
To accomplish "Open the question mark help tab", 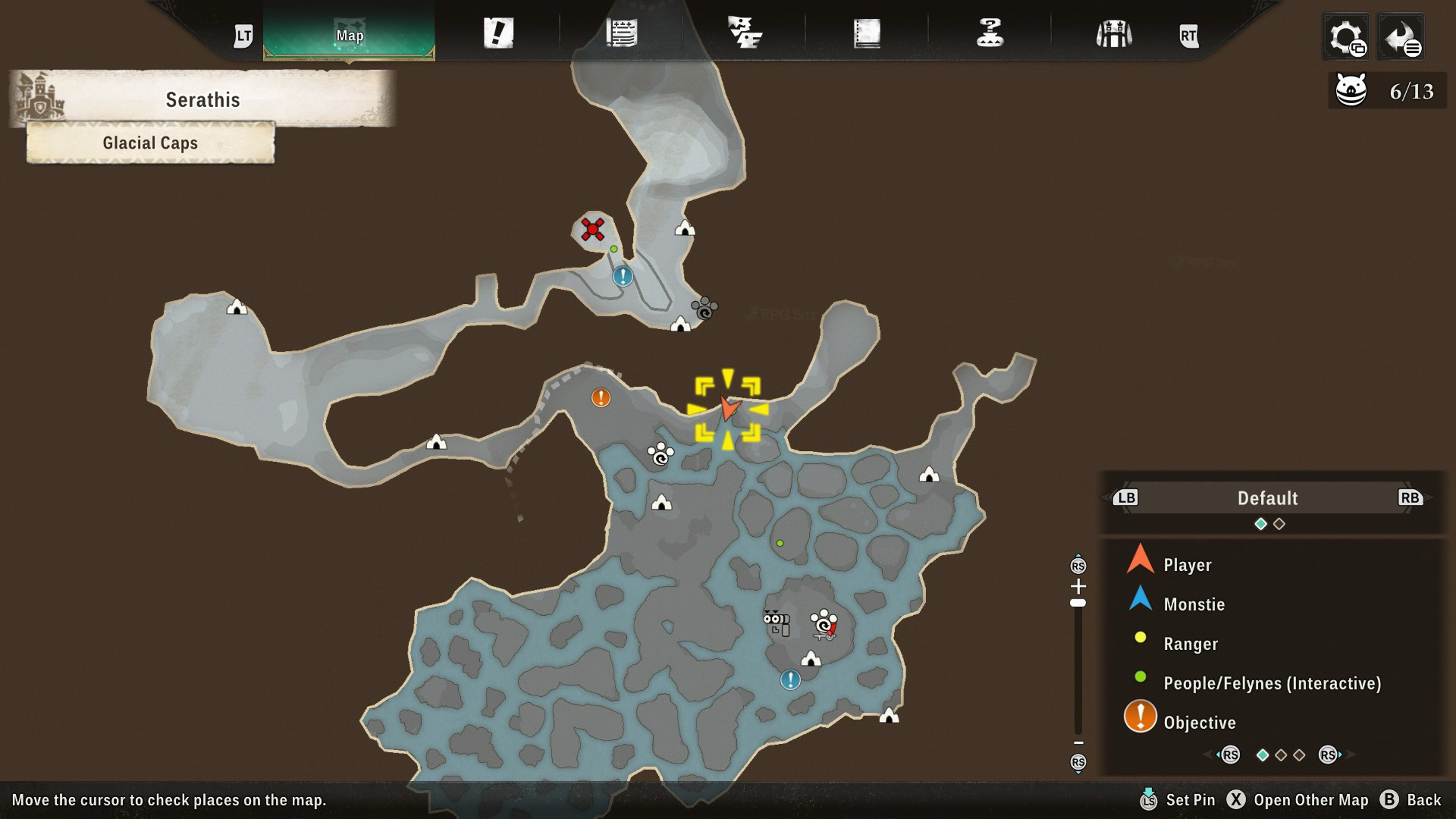I will coord(990,33).
